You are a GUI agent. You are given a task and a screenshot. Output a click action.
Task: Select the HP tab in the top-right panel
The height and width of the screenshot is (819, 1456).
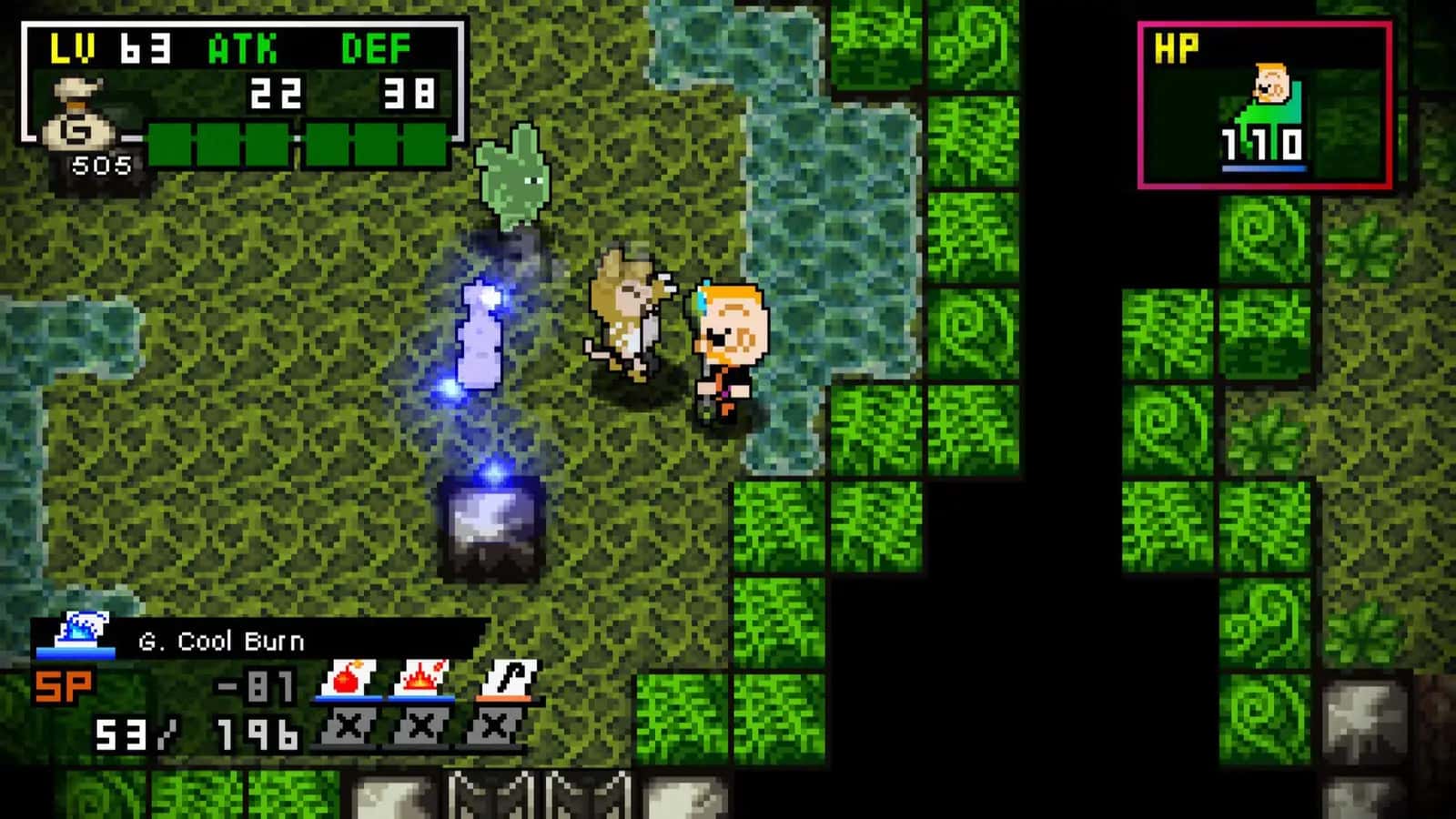[x=1177, y=45]
